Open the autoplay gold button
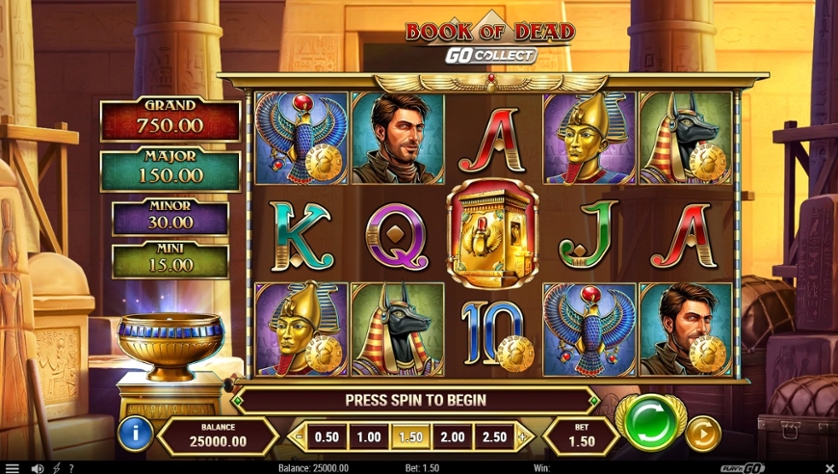 tap(703, 434)
